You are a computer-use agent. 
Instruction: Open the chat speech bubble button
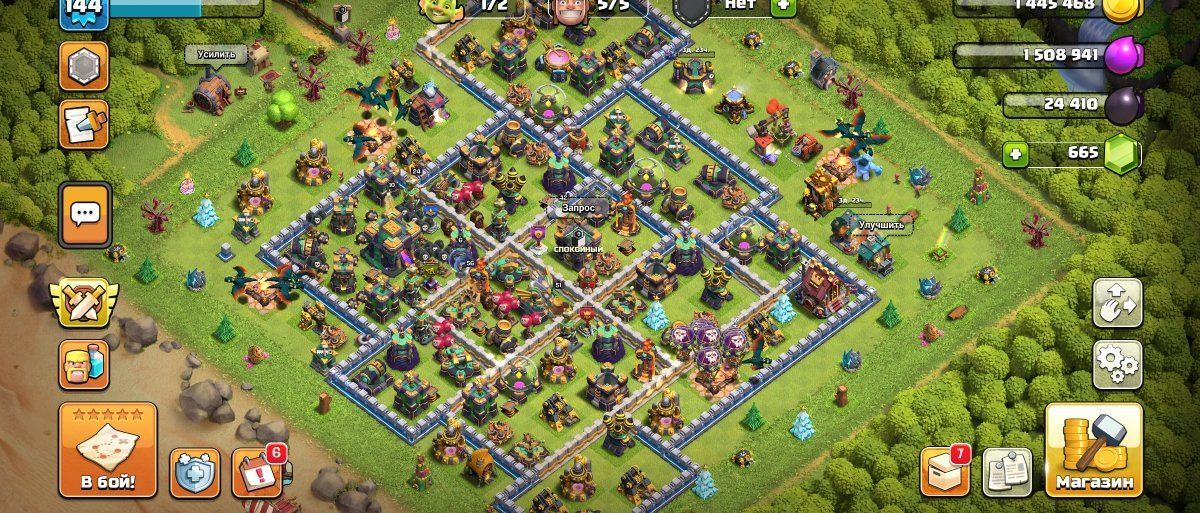pos(84,214)
